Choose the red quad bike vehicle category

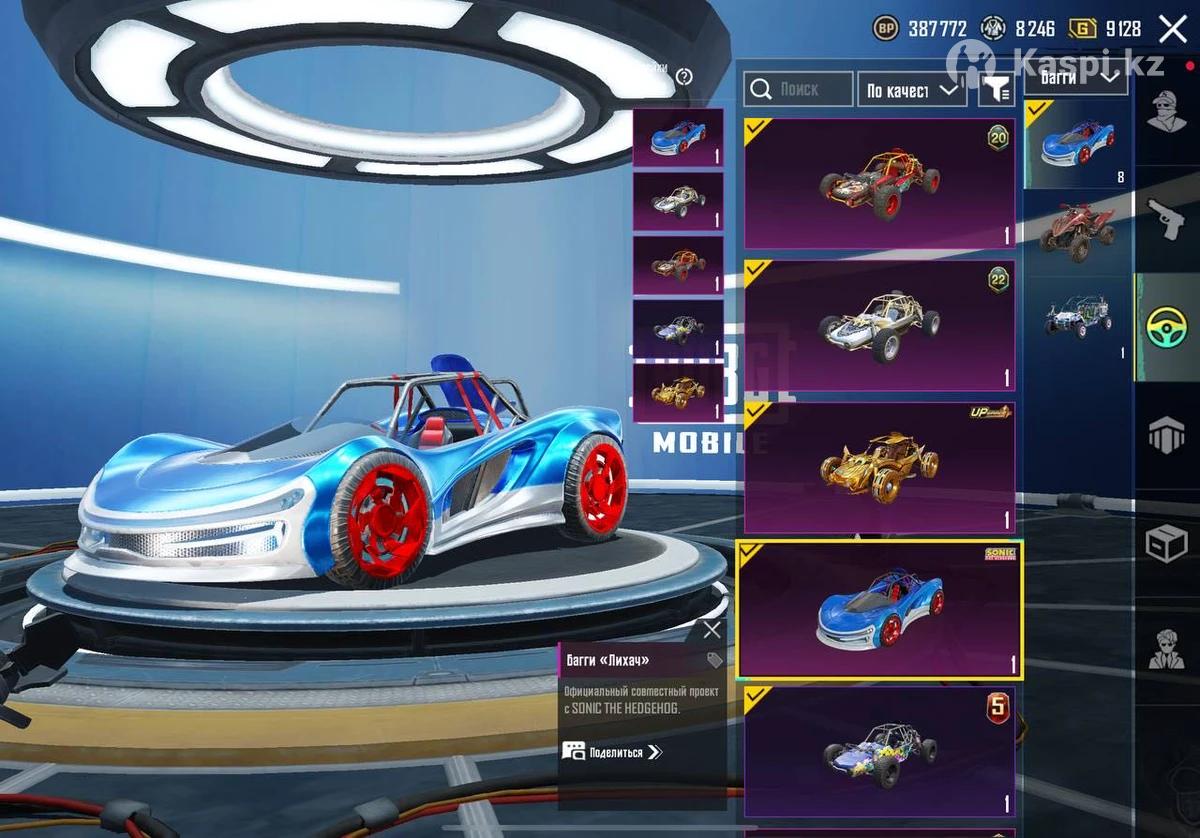click(x=1076, y=232)
